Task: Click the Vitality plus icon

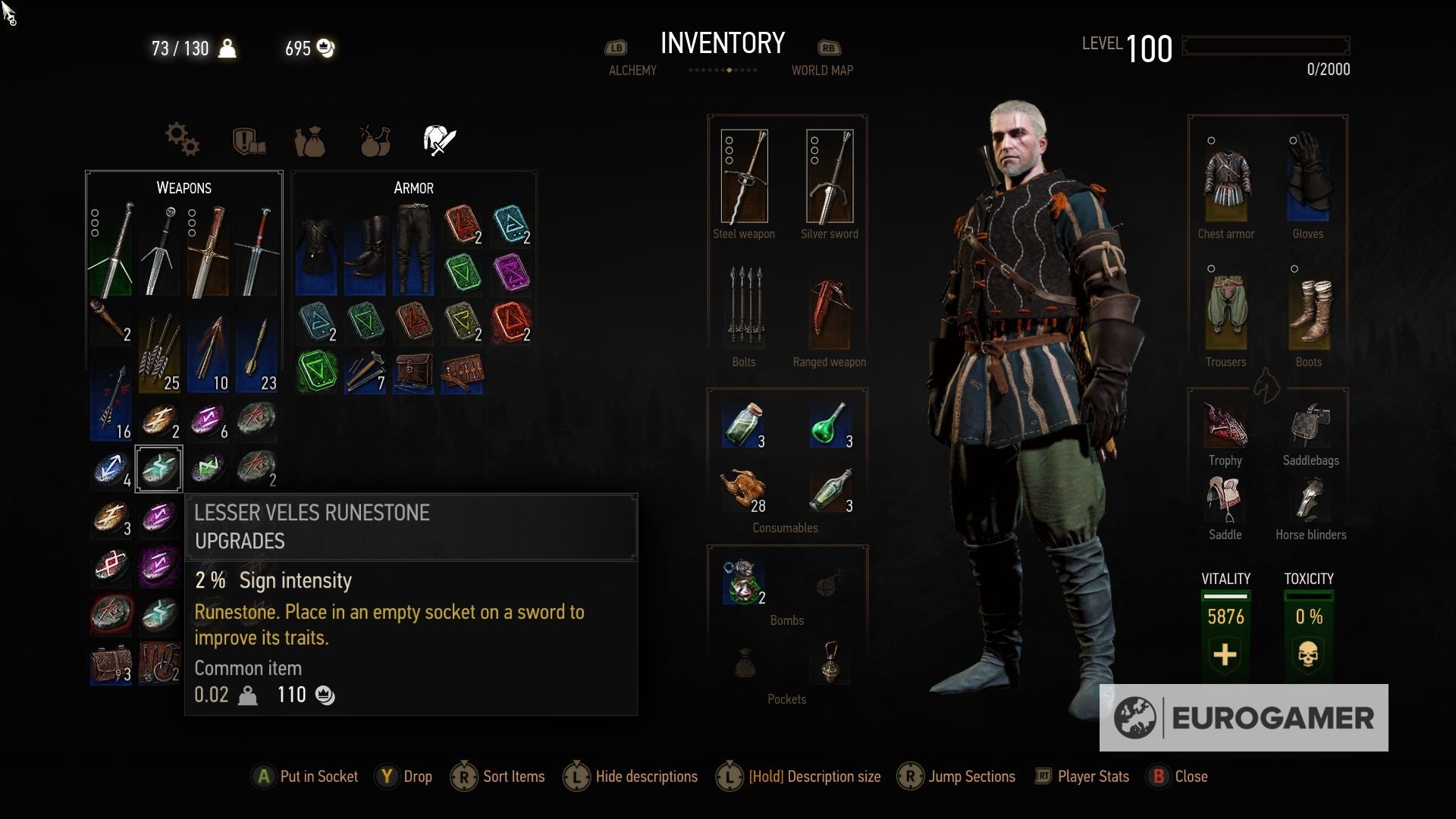Action: click(x=1224, y=655)
